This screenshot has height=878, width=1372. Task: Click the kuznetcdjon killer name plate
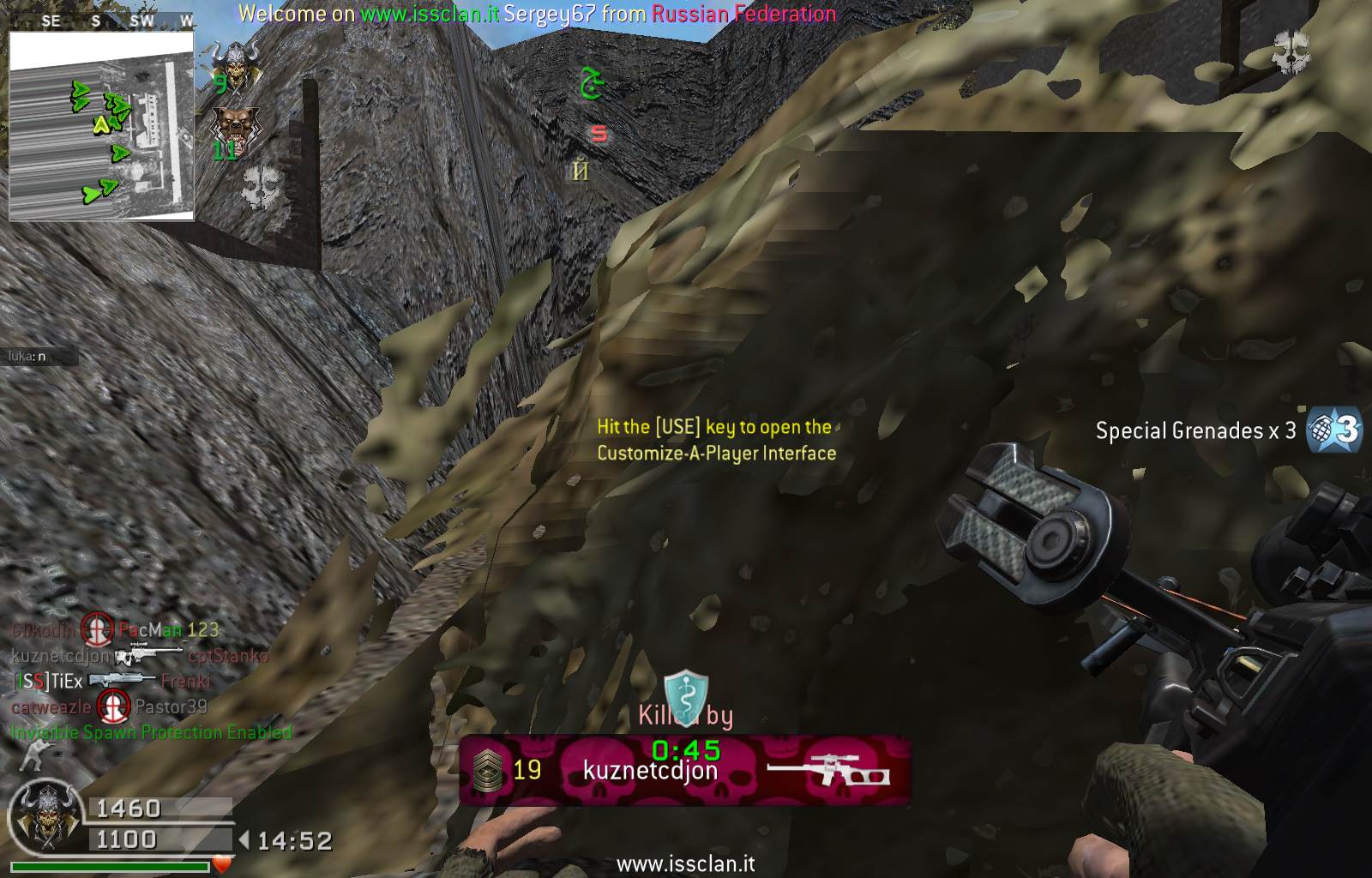(x=650, y=771)
